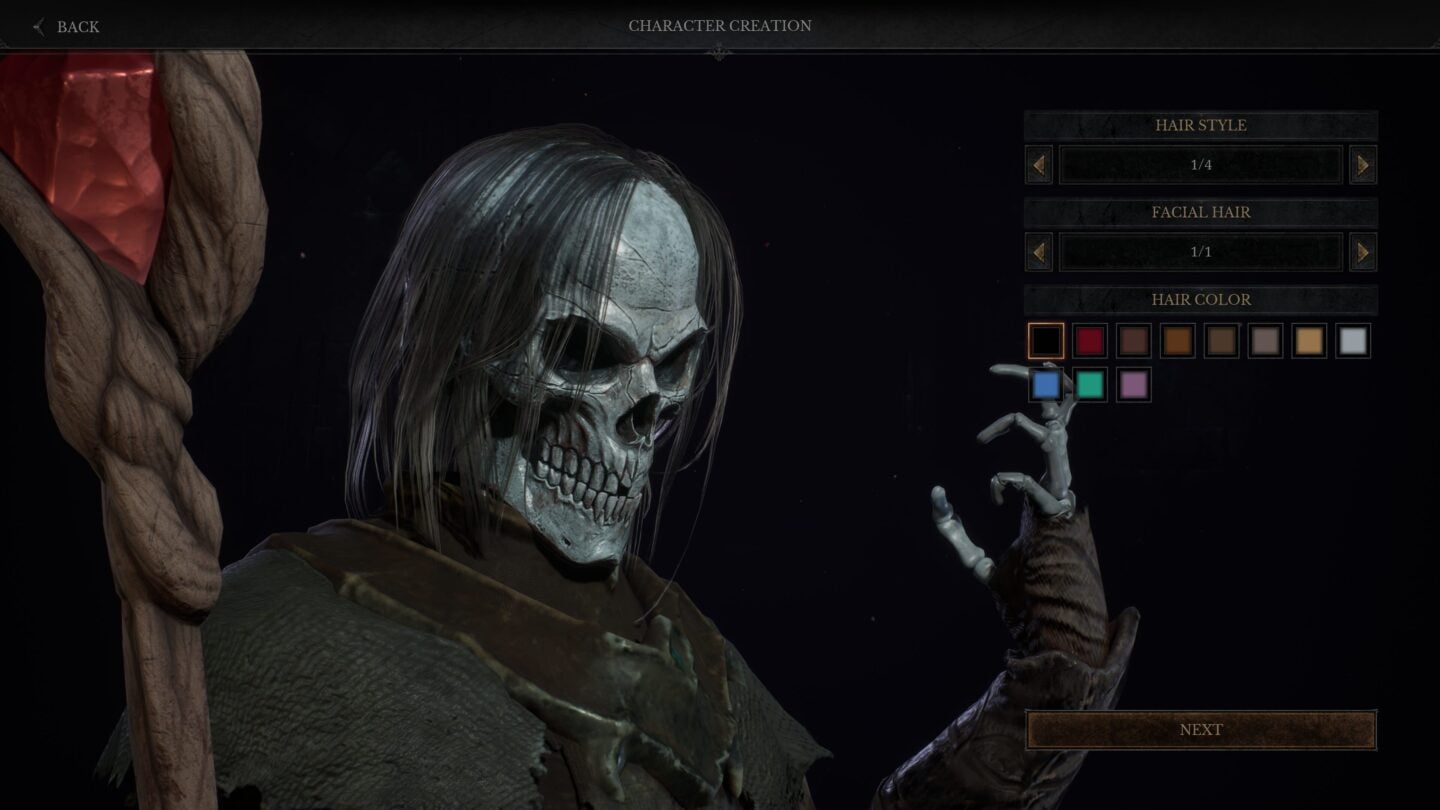Pick the pink hair color swatch
The width and height of the screenshot is (1440, 810).
[x=1134, y=384]
